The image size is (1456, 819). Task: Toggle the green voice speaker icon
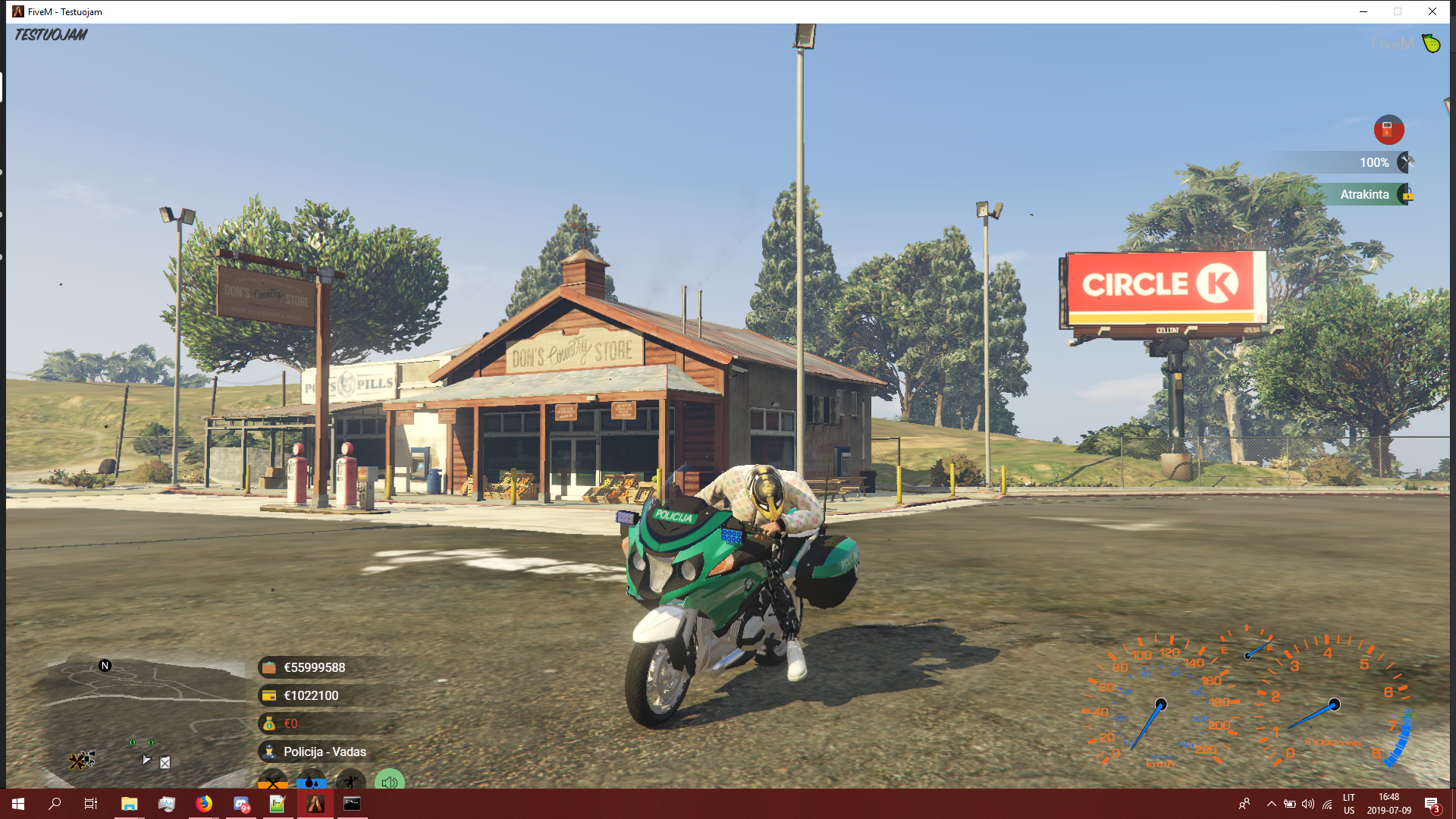pyautogui.click(x=389, y=781)
